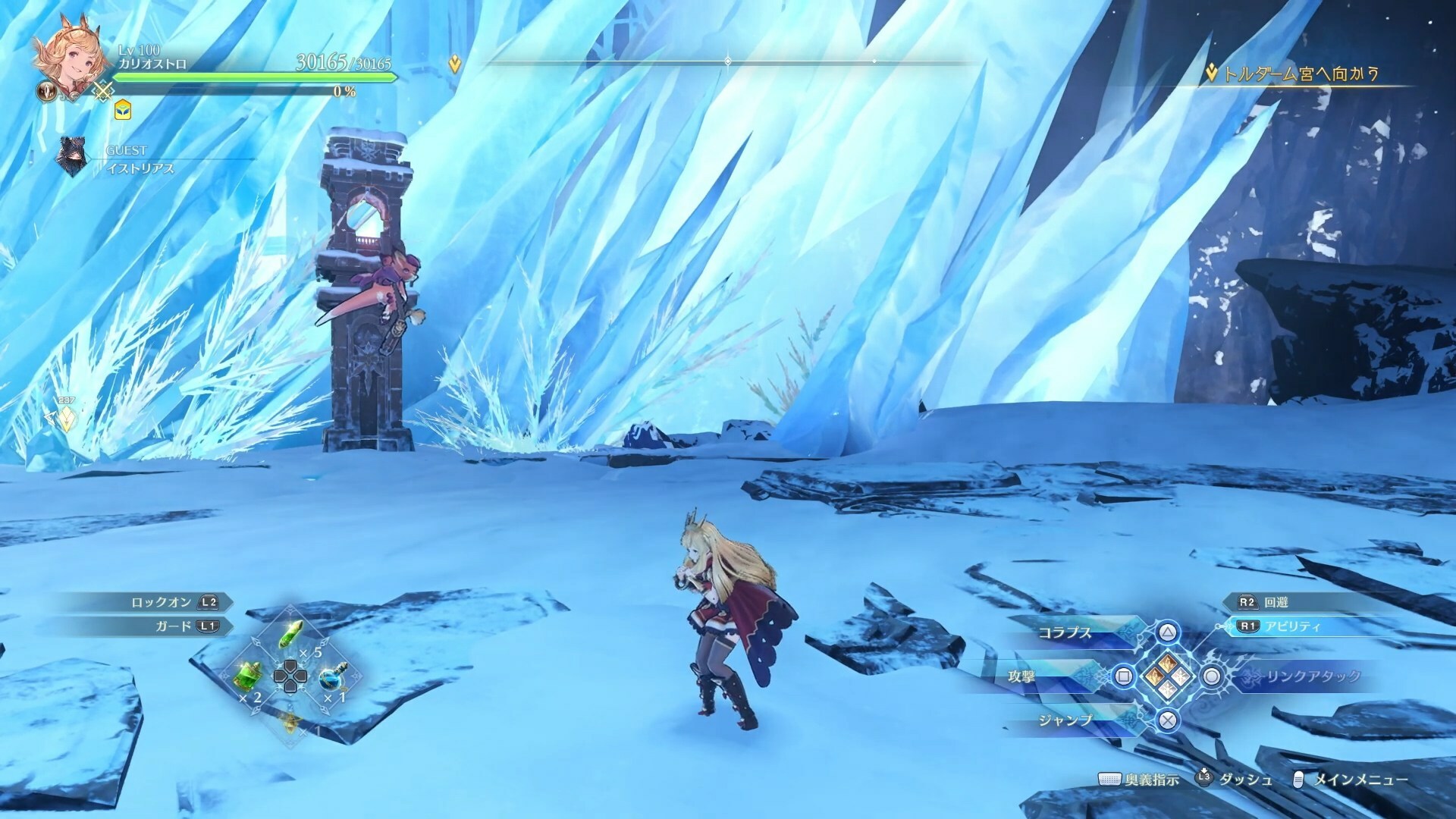Use the green potion jar item
1456x819 pixels.
(x=250, y=674)
